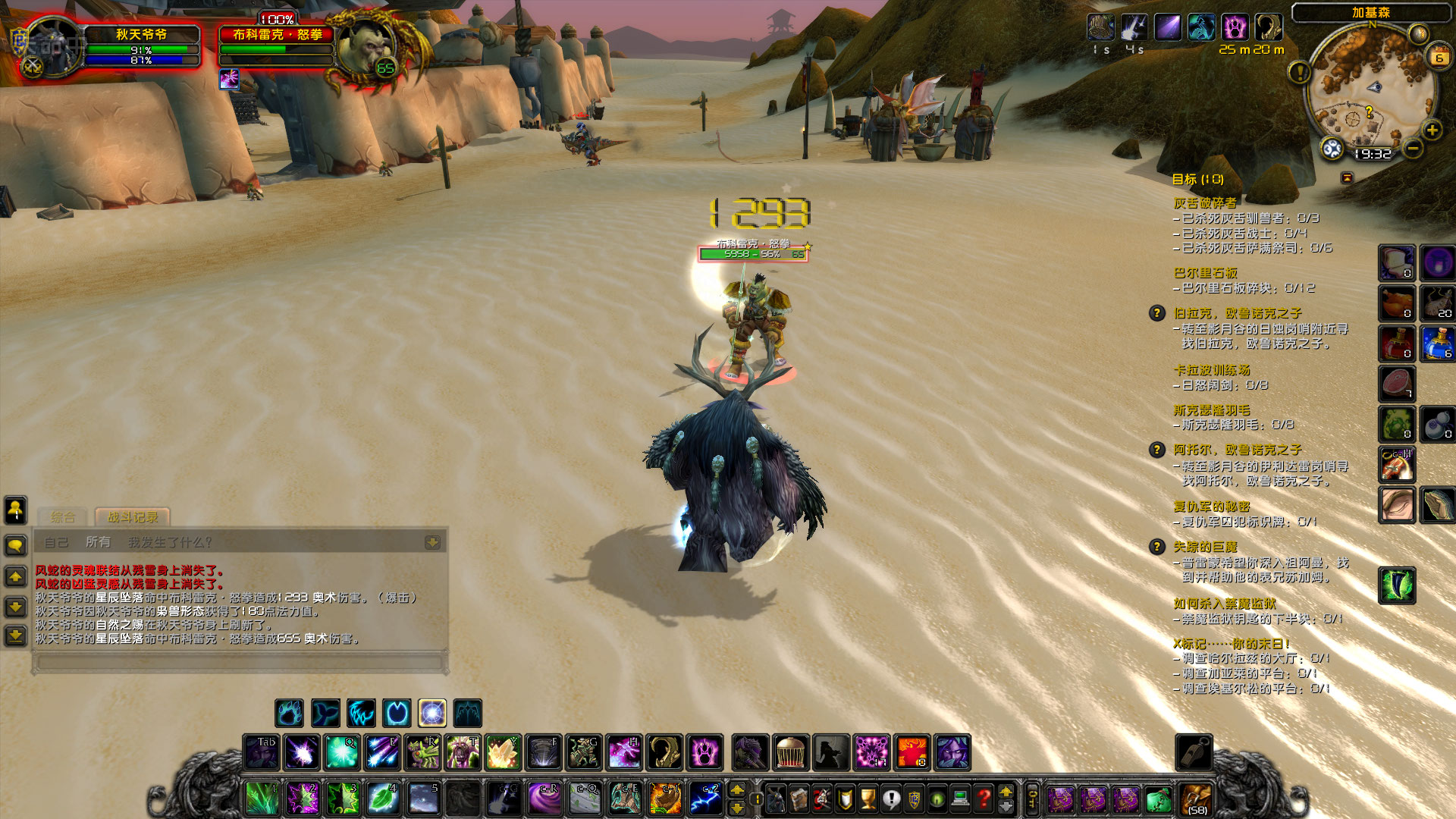Select the target portrait of 布科雷克·怒拳
The image size is (1456, 819).
[x=364, y=47]
